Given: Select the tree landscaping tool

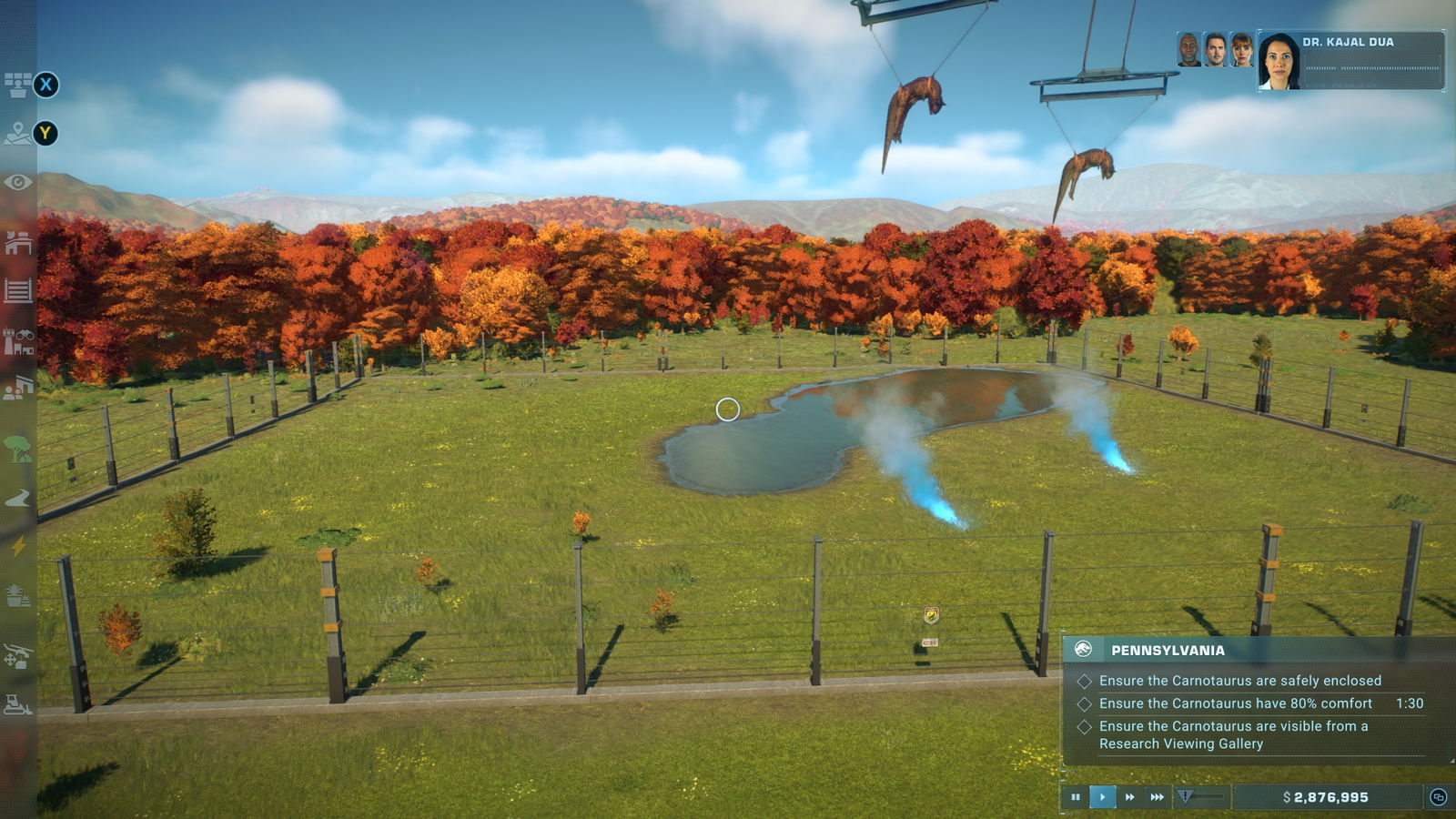Looking at the screenshot, I should pos(17,448).
